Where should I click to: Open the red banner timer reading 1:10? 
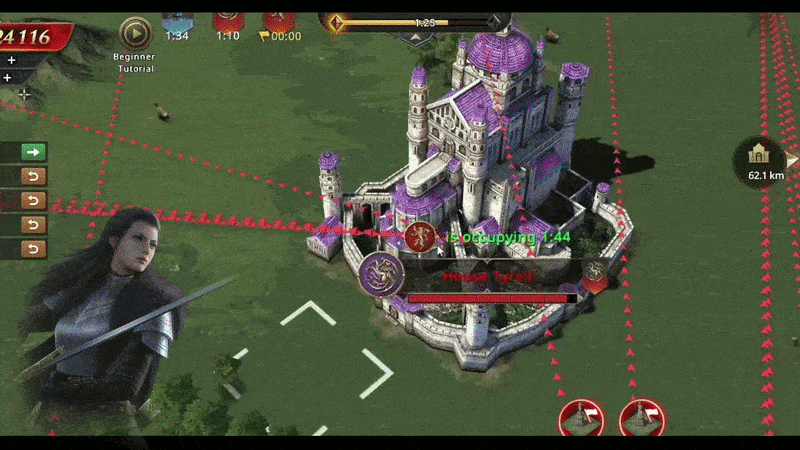[228, 20]
